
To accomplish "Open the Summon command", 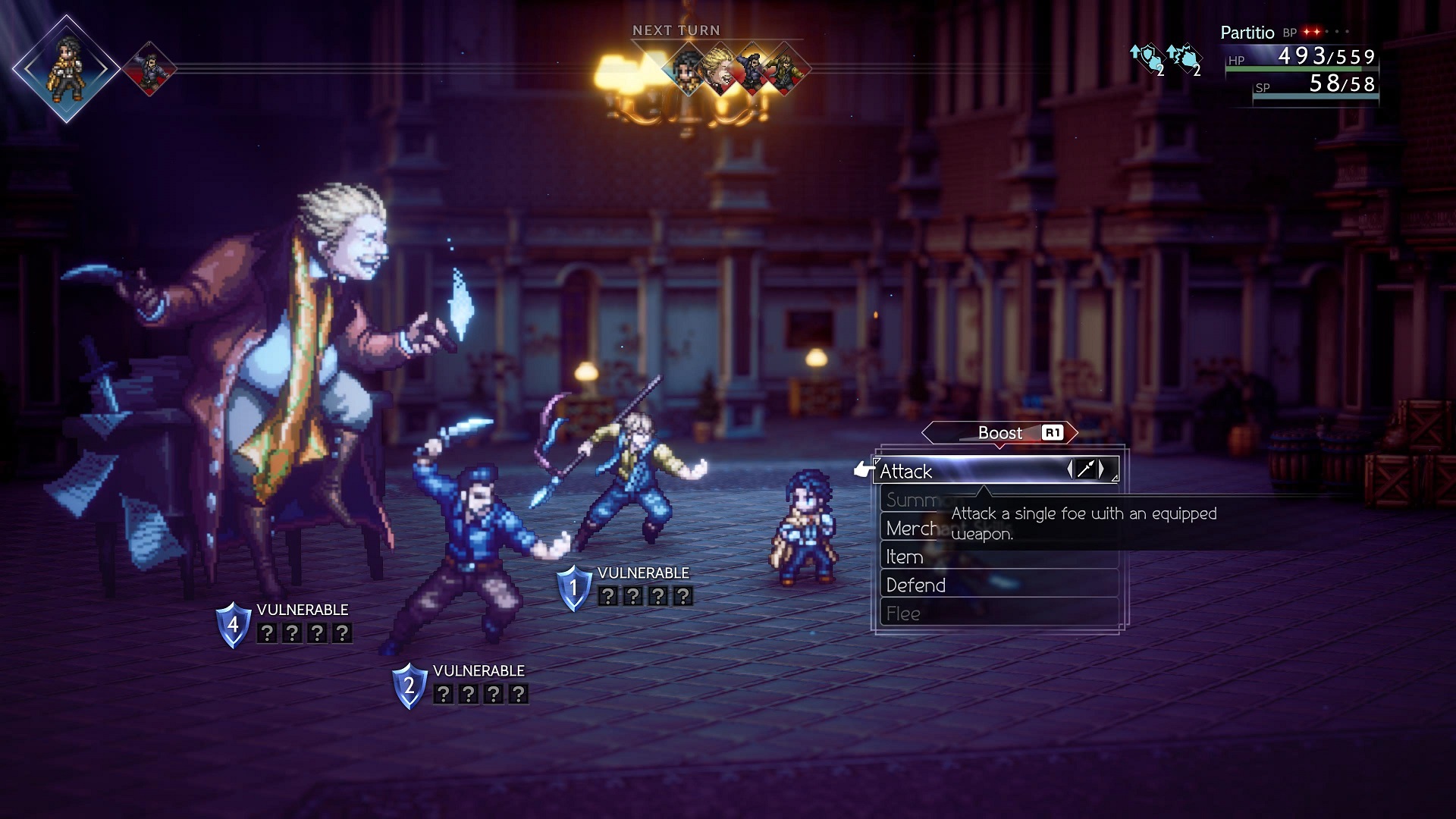I will tap(912, 500).
